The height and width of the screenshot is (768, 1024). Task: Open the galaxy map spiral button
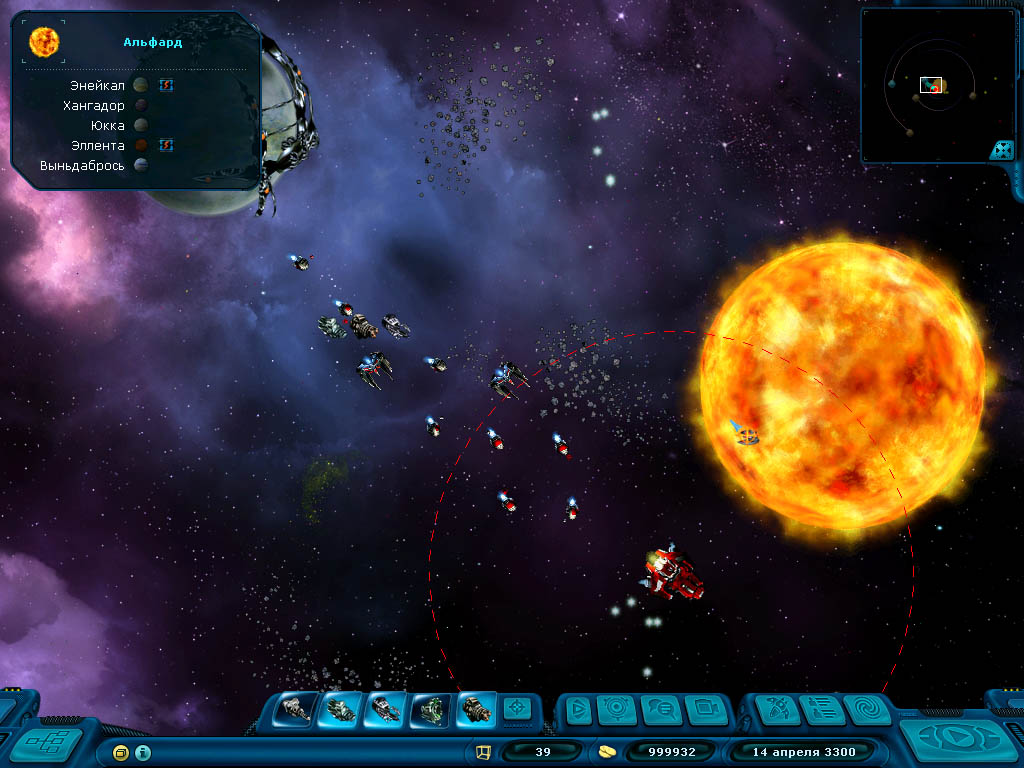tap(866, 710)
